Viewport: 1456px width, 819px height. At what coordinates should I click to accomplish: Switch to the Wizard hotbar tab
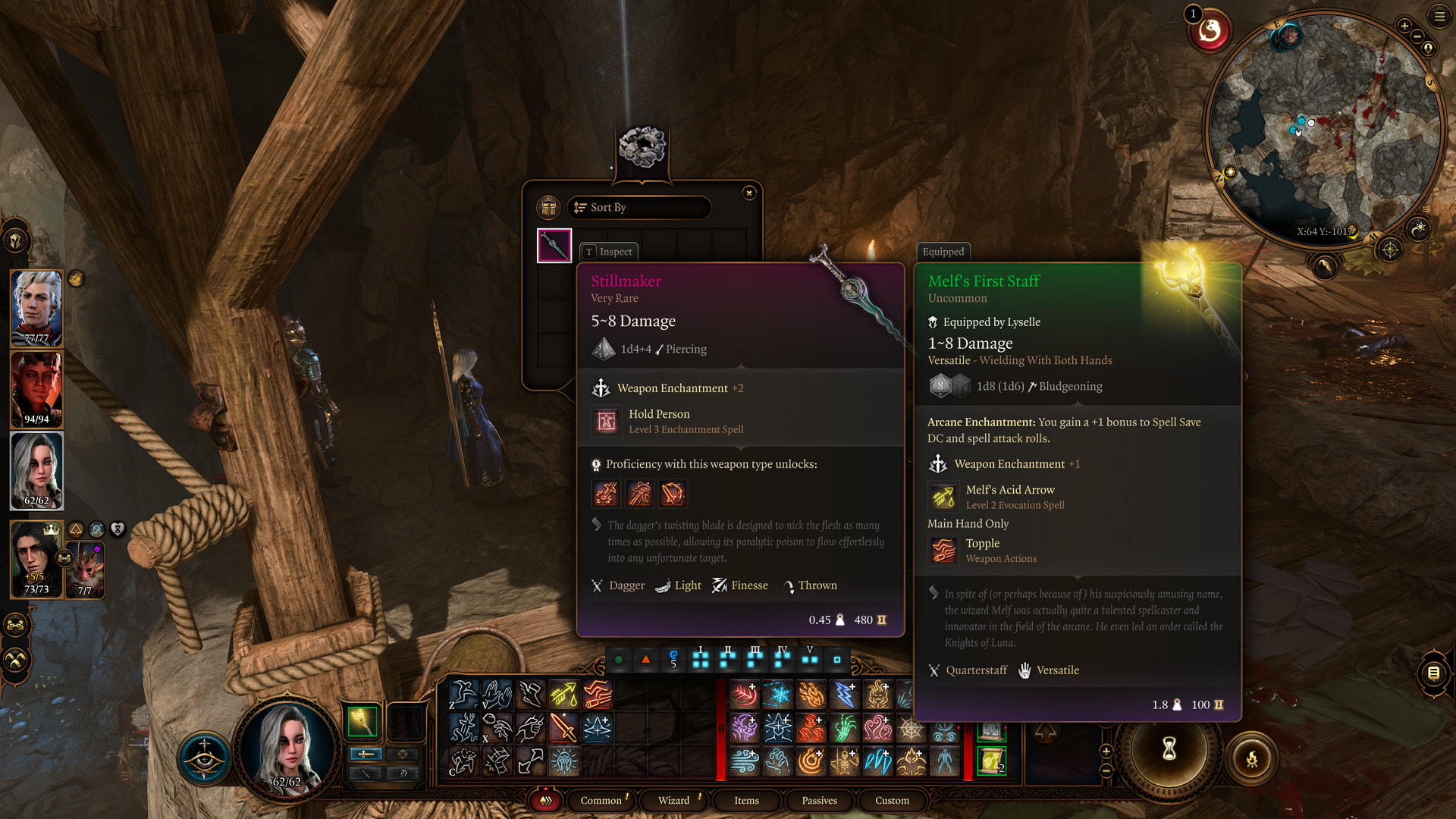pyautogui.click(x=673, y=800)
